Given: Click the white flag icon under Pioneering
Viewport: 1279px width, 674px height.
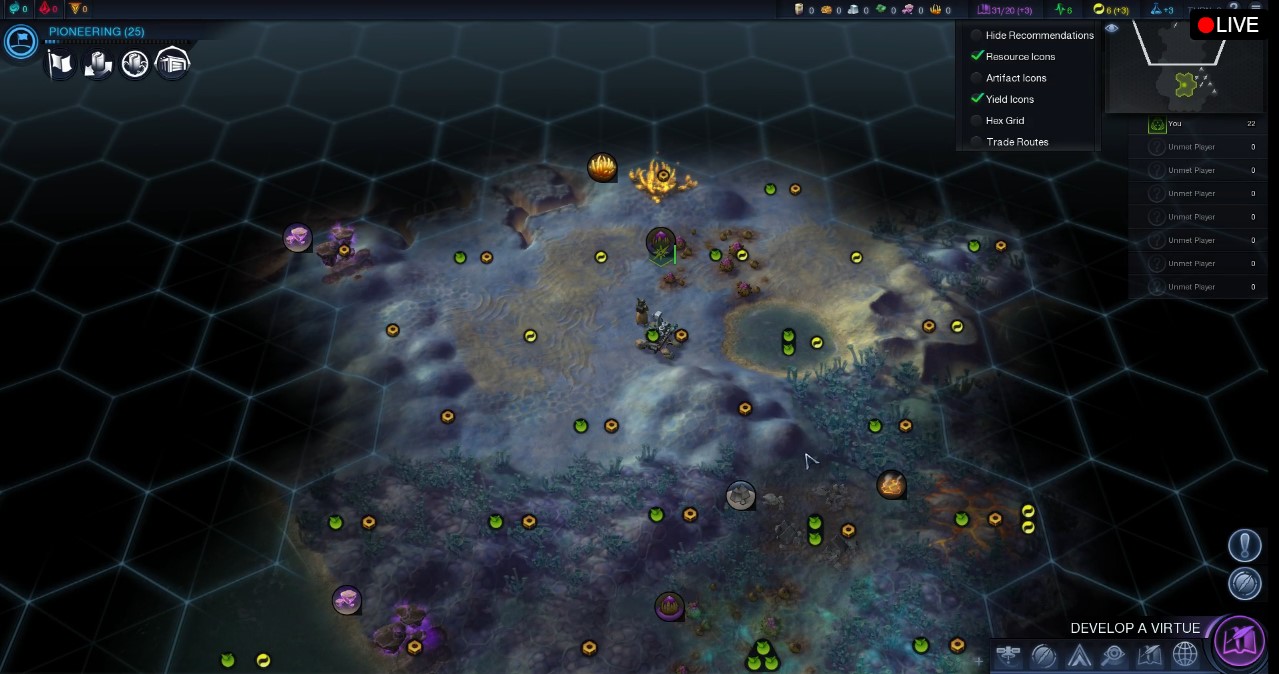Looking at the screenshot, I should pyautogui.click(x=60, y=64).
